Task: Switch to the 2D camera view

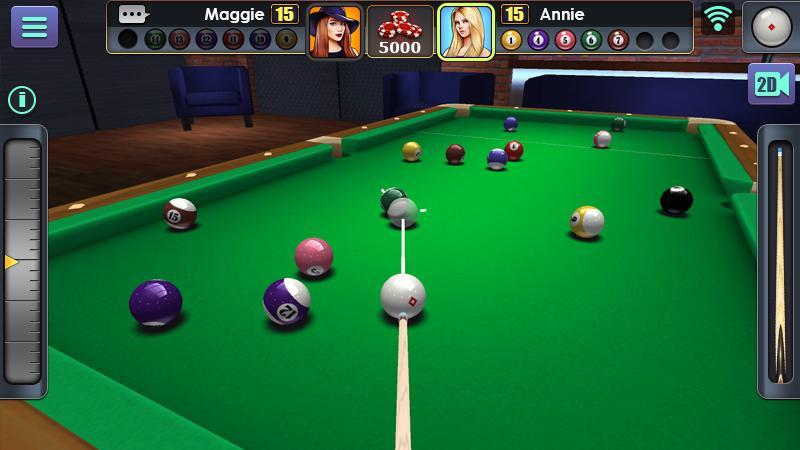Action: tap(771, 84)
